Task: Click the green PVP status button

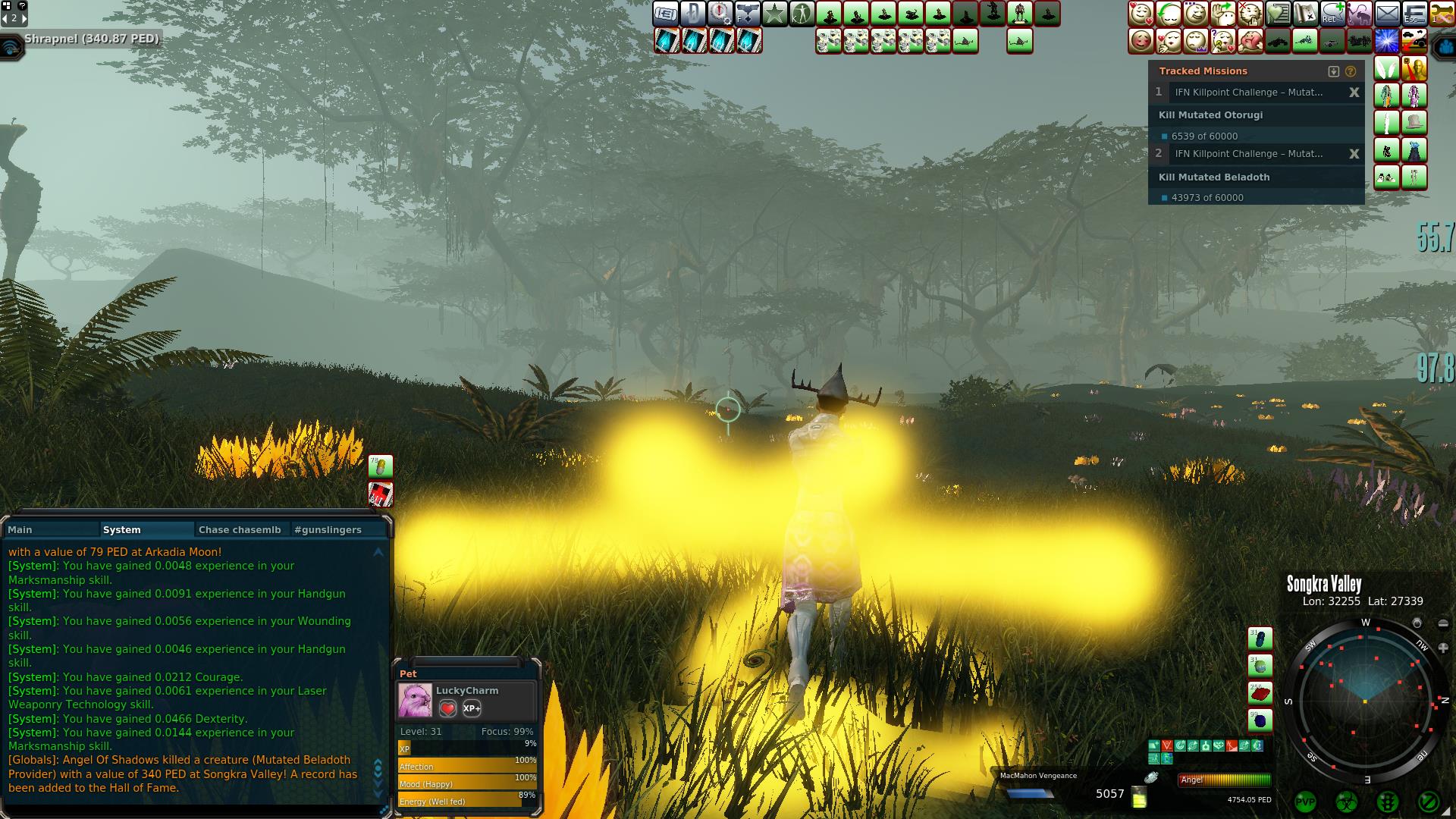Action: [x=1305, y=802]
